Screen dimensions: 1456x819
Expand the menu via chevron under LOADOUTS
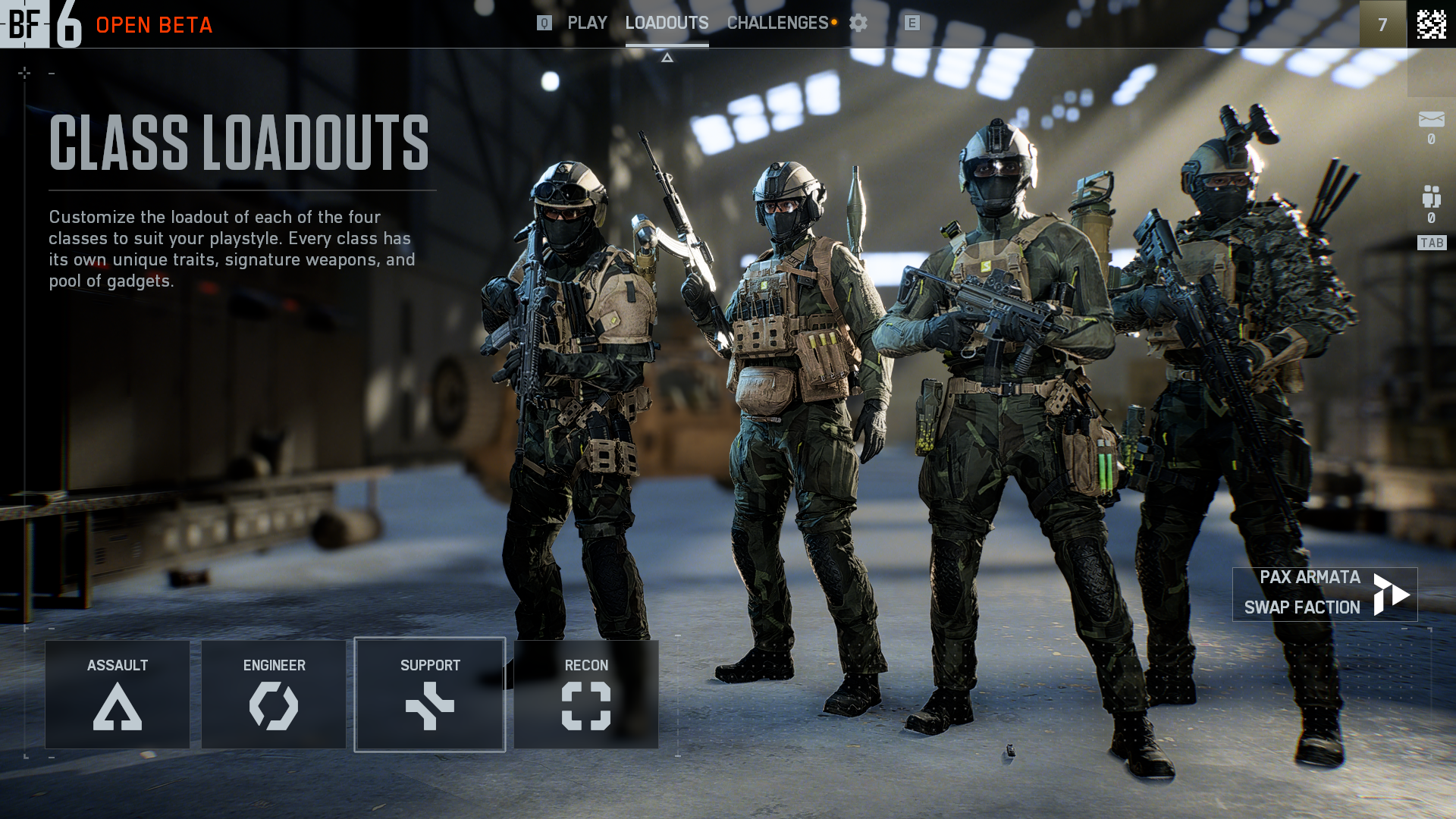667,56
